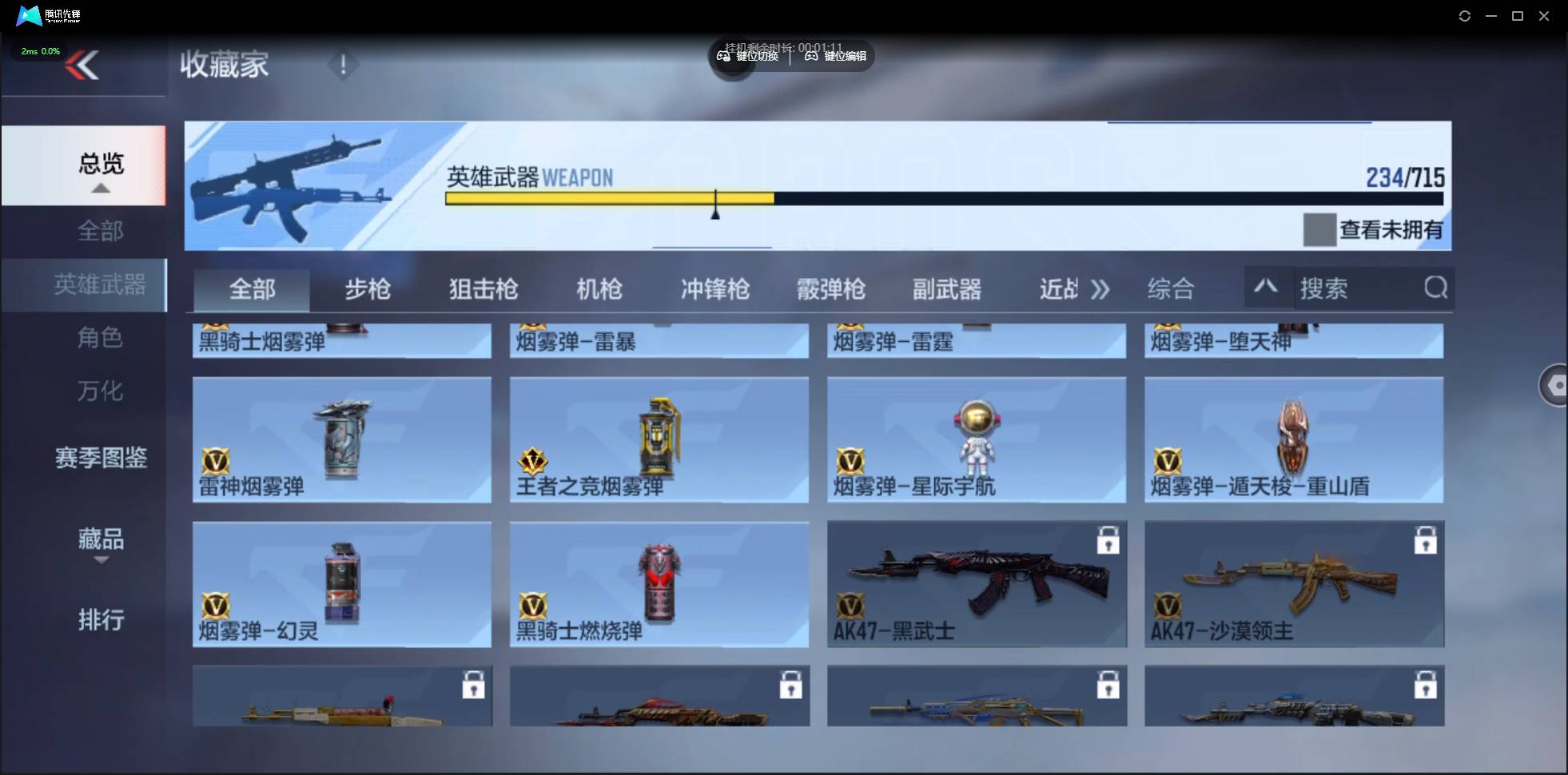Viewport: 1568px width, 775px height.
Task: Toggle the lock on AK47-黑武士 thumbnail
Action: tap(1108, 540)
